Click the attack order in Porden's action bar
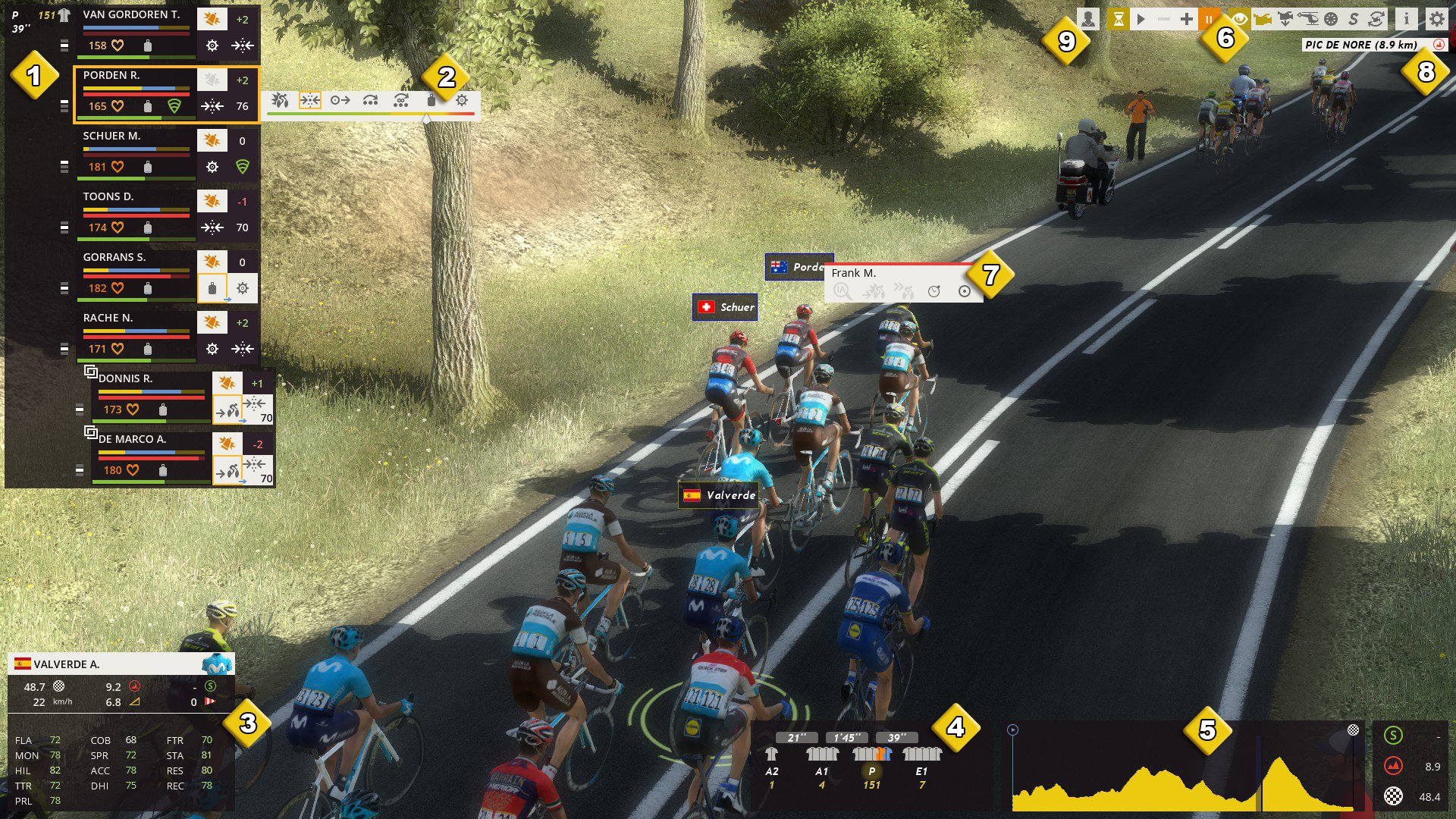This screenshot has height=819, width=1456. [280, 100]
